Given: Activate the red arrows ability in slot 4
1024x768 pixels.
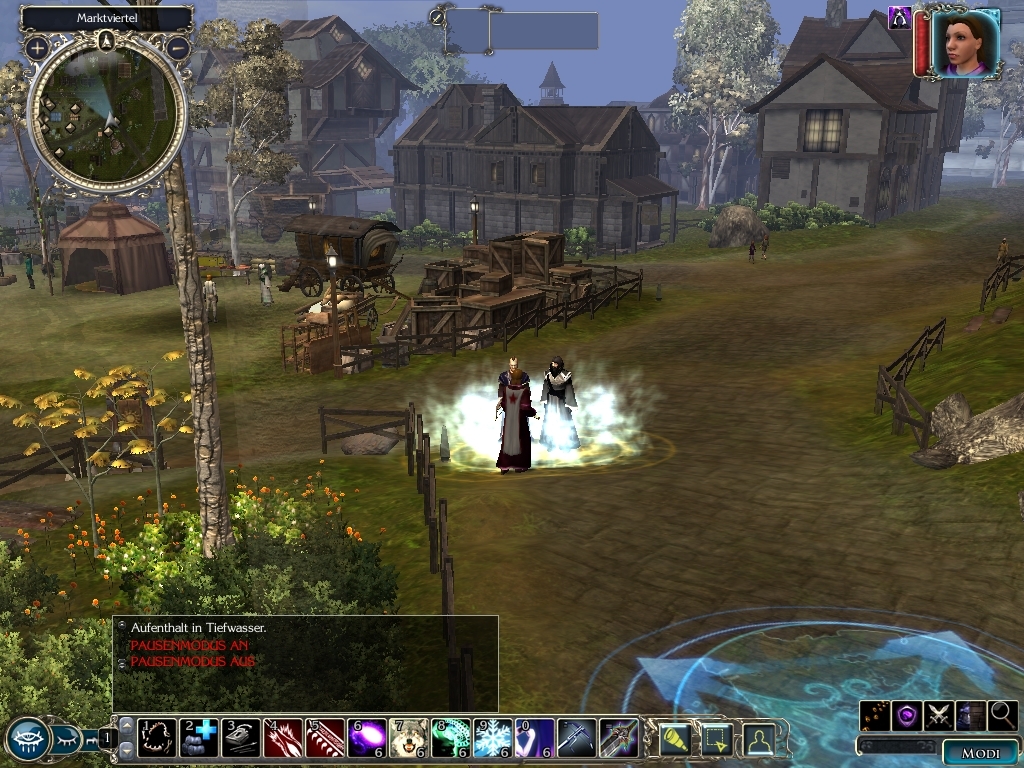Looking at the screenshot, I should coord(283,738).
